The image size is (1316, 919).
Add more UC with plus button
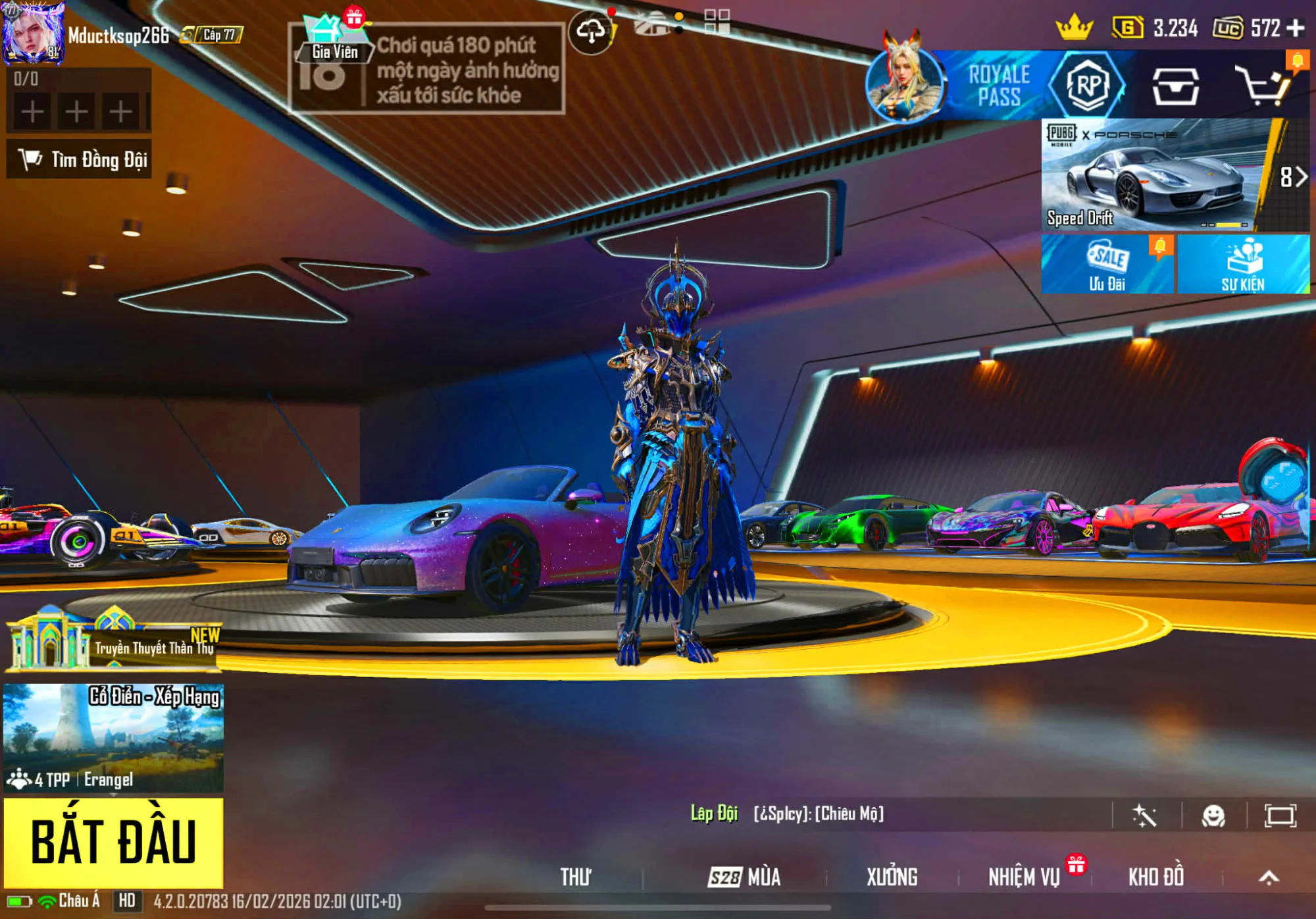coord(1296,28)
